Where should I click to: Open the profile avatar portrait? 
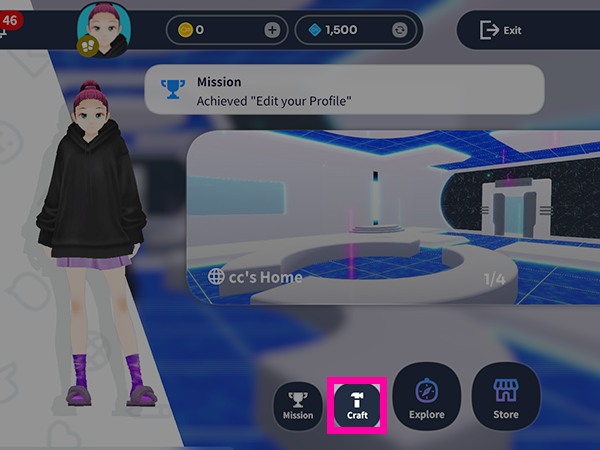tap(100, 26)
